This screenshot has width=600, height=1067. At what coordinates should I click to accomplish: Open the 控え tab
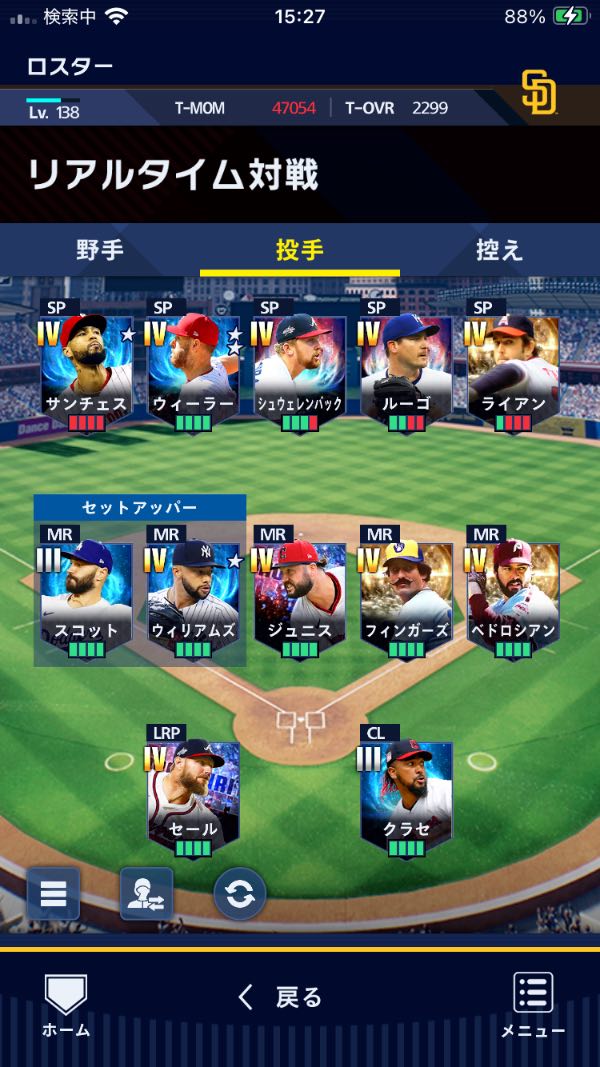pos(499,250)
